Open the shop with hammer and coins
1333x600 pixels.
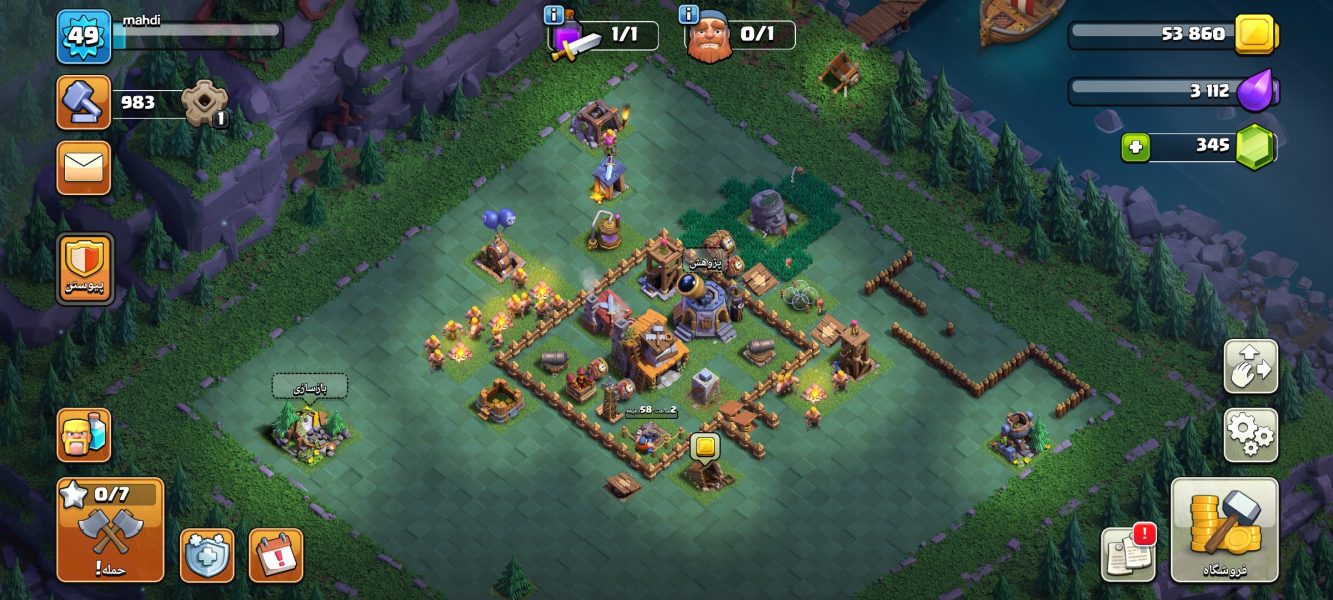point(1224,530)
